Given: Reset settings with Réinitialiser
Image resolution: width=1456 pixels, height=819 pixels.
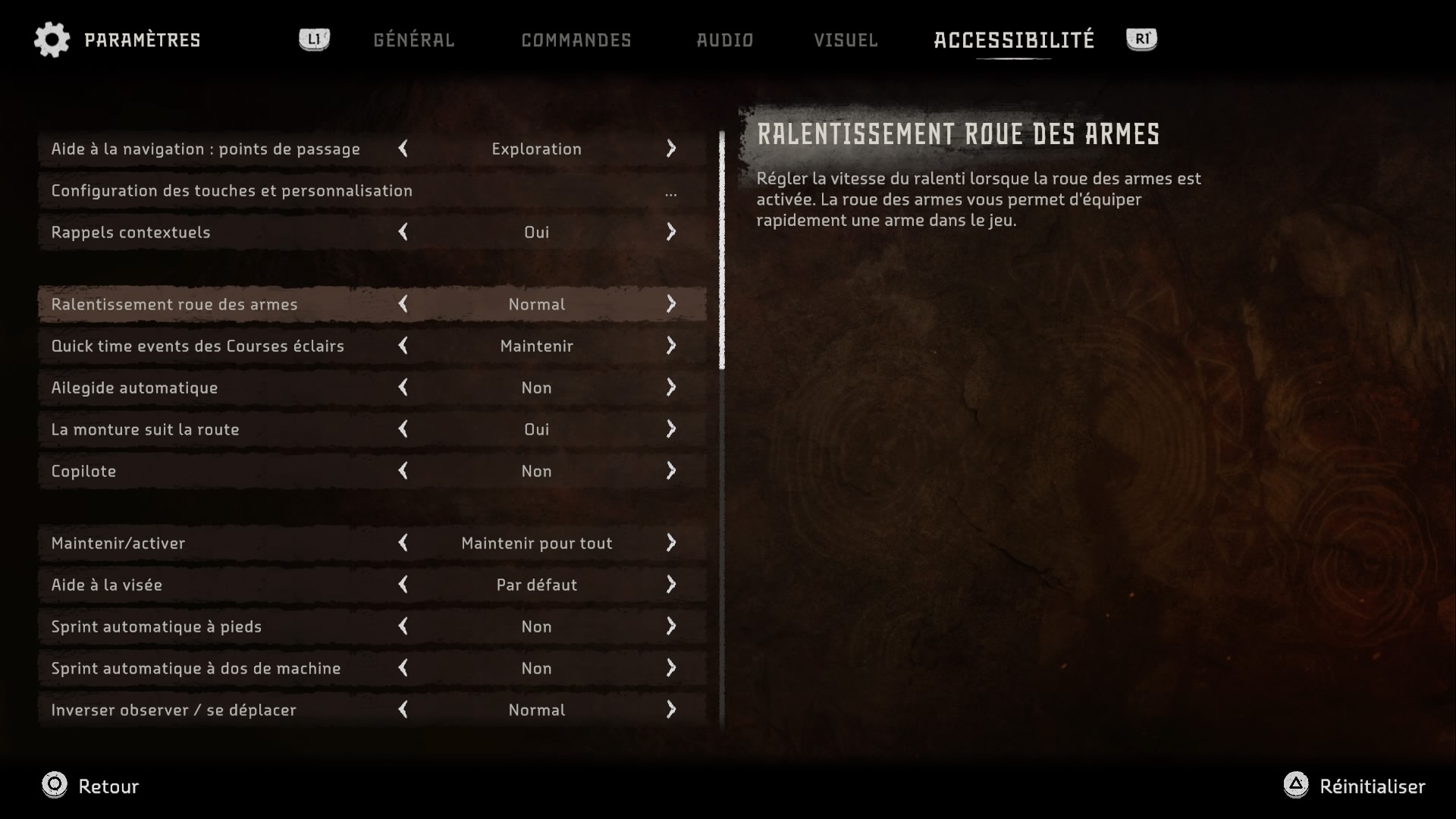Looking at the screenshot, I should click(x=1354, y=786).
